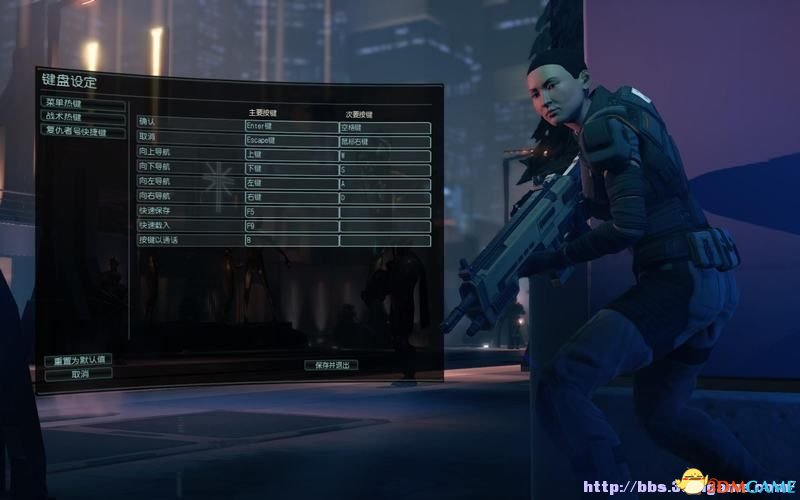Confirm with the 保存并退出 button
Screen dimensions: 800x500
pyautogui.click(x=331, y=365)
